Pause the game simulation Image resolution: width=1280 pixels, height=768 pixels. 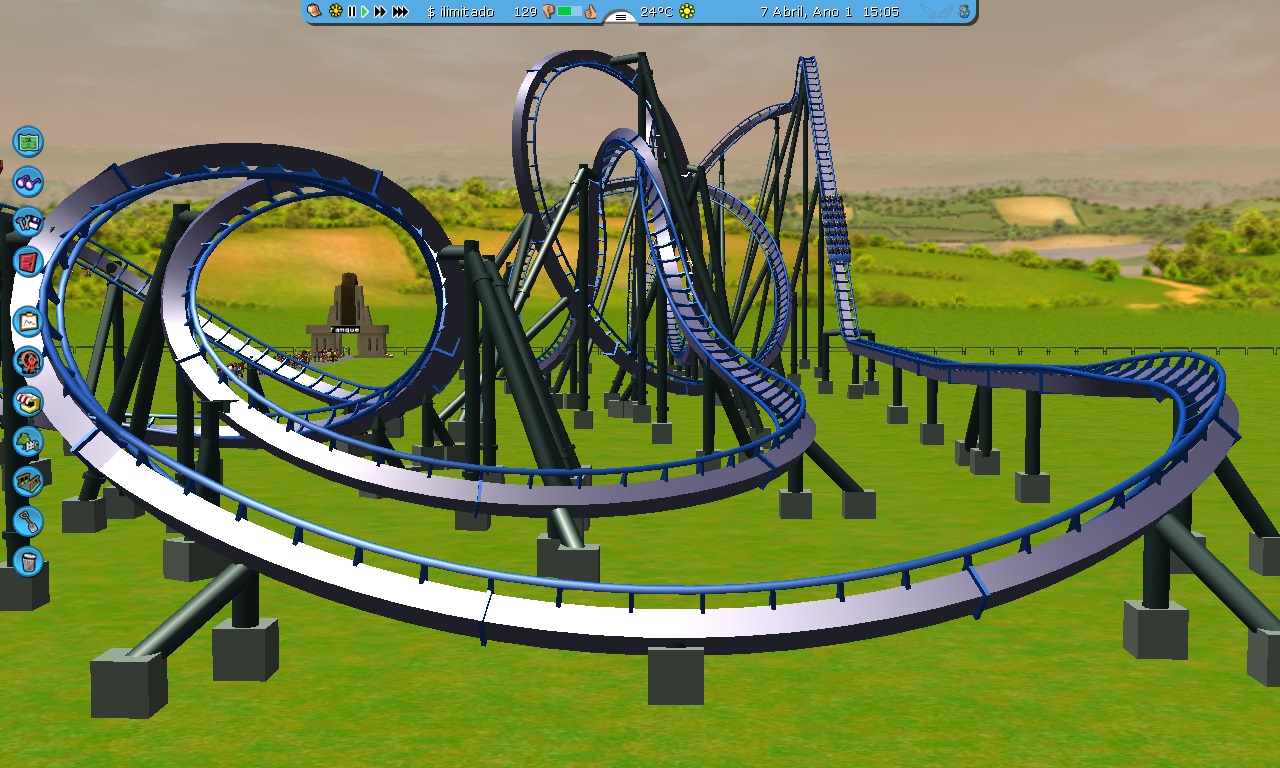[350, 12]
